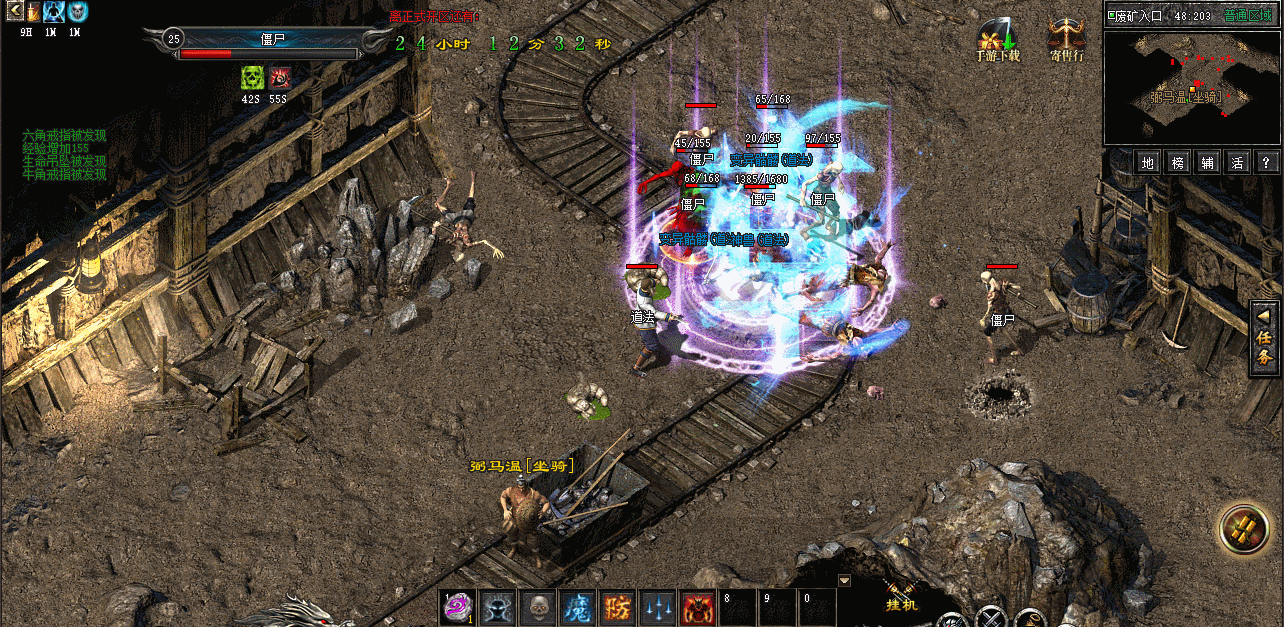Click the green skull poison debuff icon
This screenshot has height=627, width=1284.
(x=252, y=78)
